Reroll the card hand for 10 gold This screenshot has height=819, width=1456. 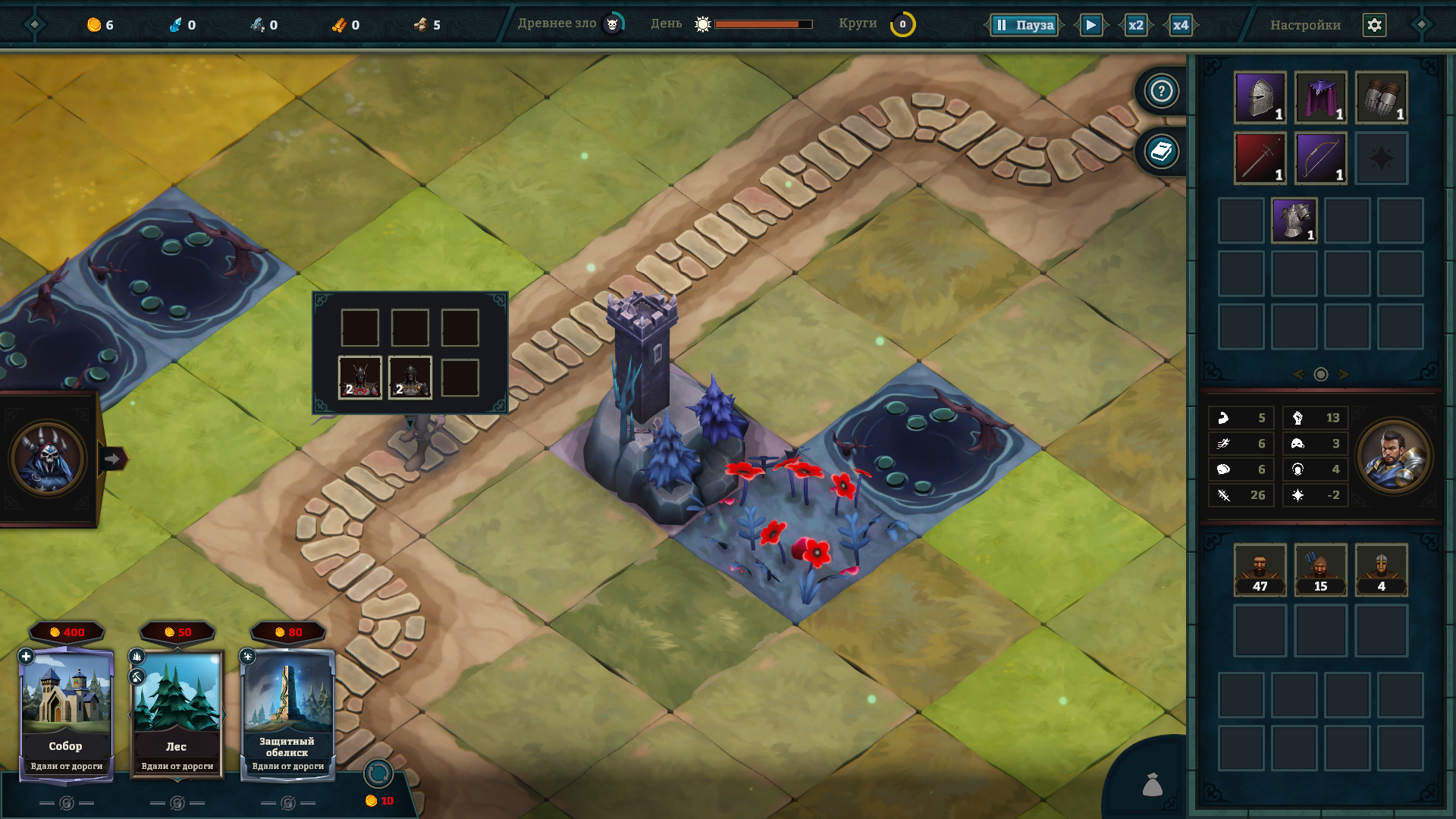point(378,774)
